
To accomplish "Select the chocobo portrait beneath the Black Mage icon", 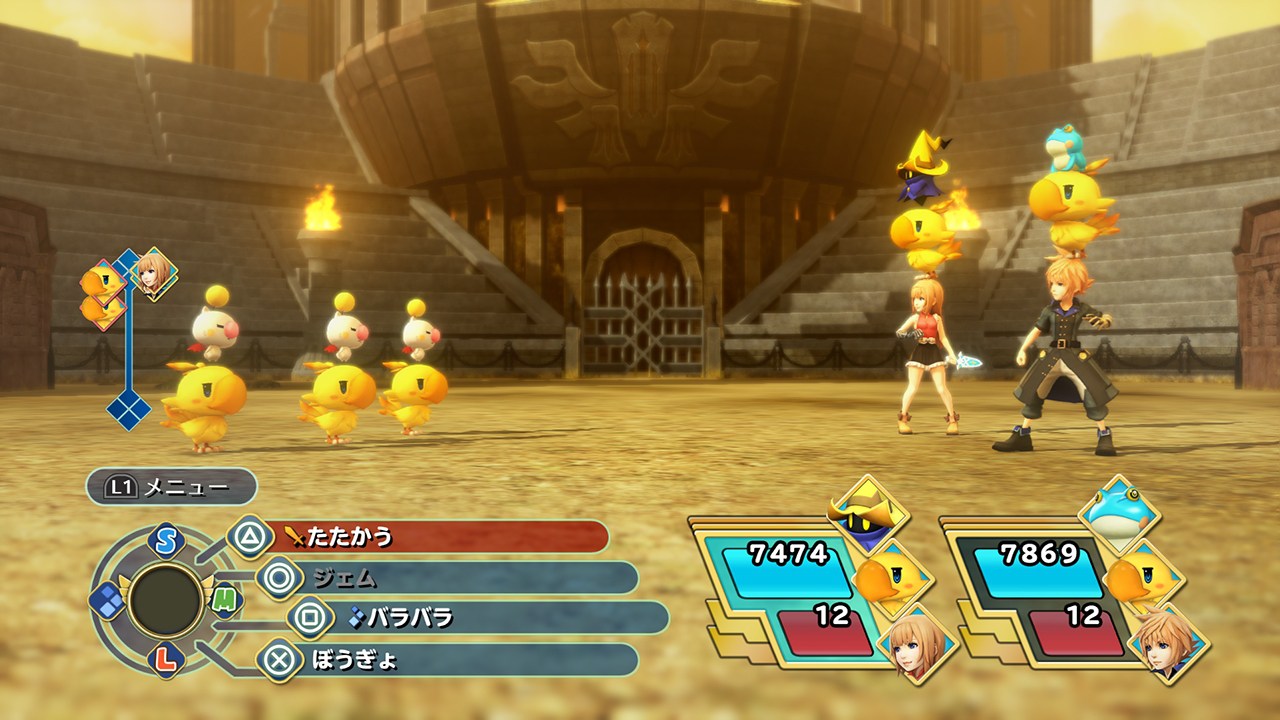I will coord(892,579).
